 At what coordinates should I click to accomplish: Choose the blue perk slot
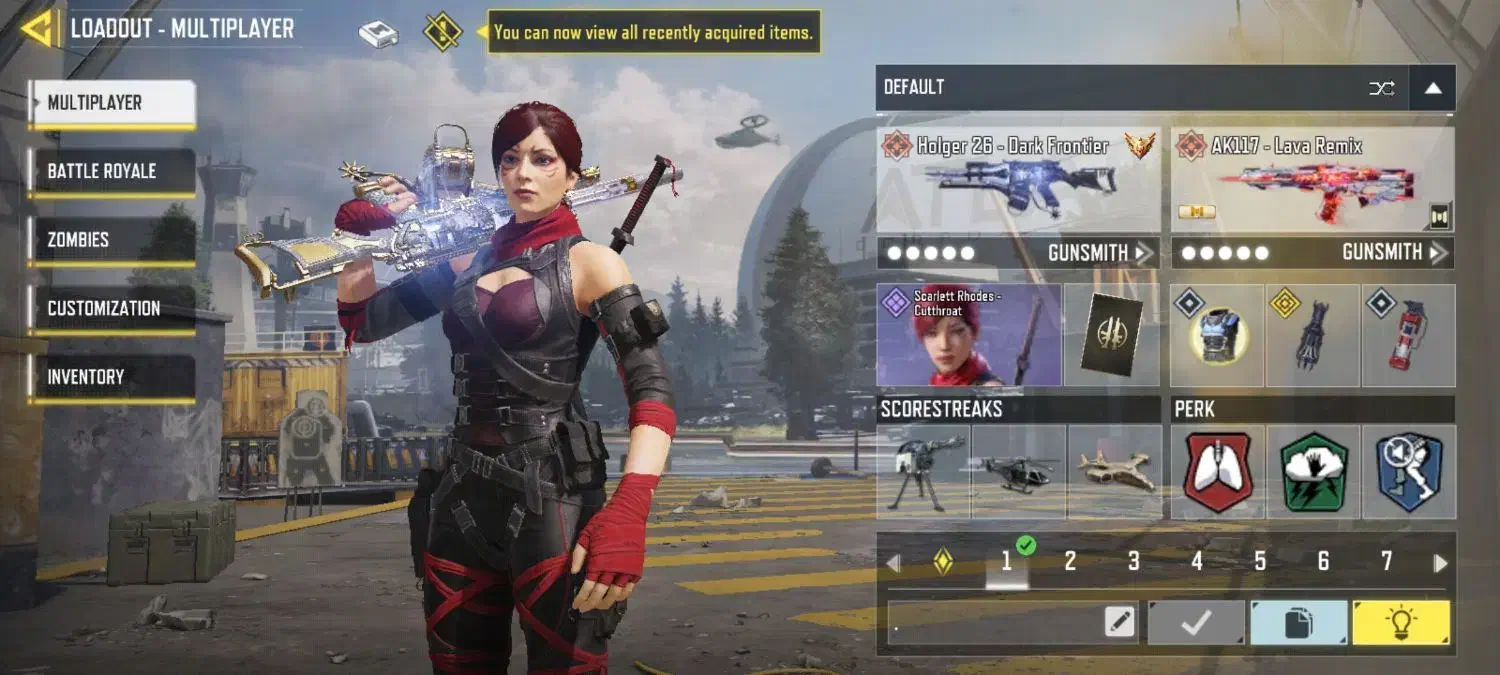1408,471
